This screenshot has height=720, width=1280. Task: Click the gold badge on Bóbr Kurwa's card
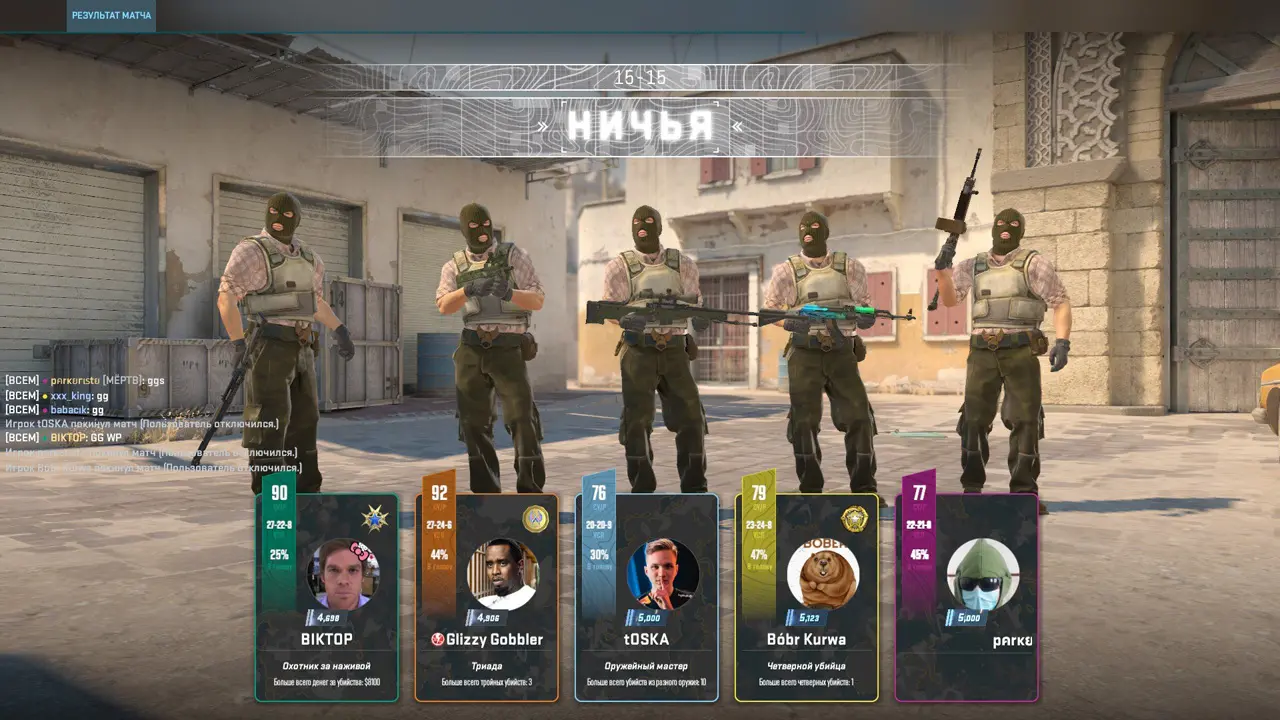pyautogui.click(x=854, y=519)
